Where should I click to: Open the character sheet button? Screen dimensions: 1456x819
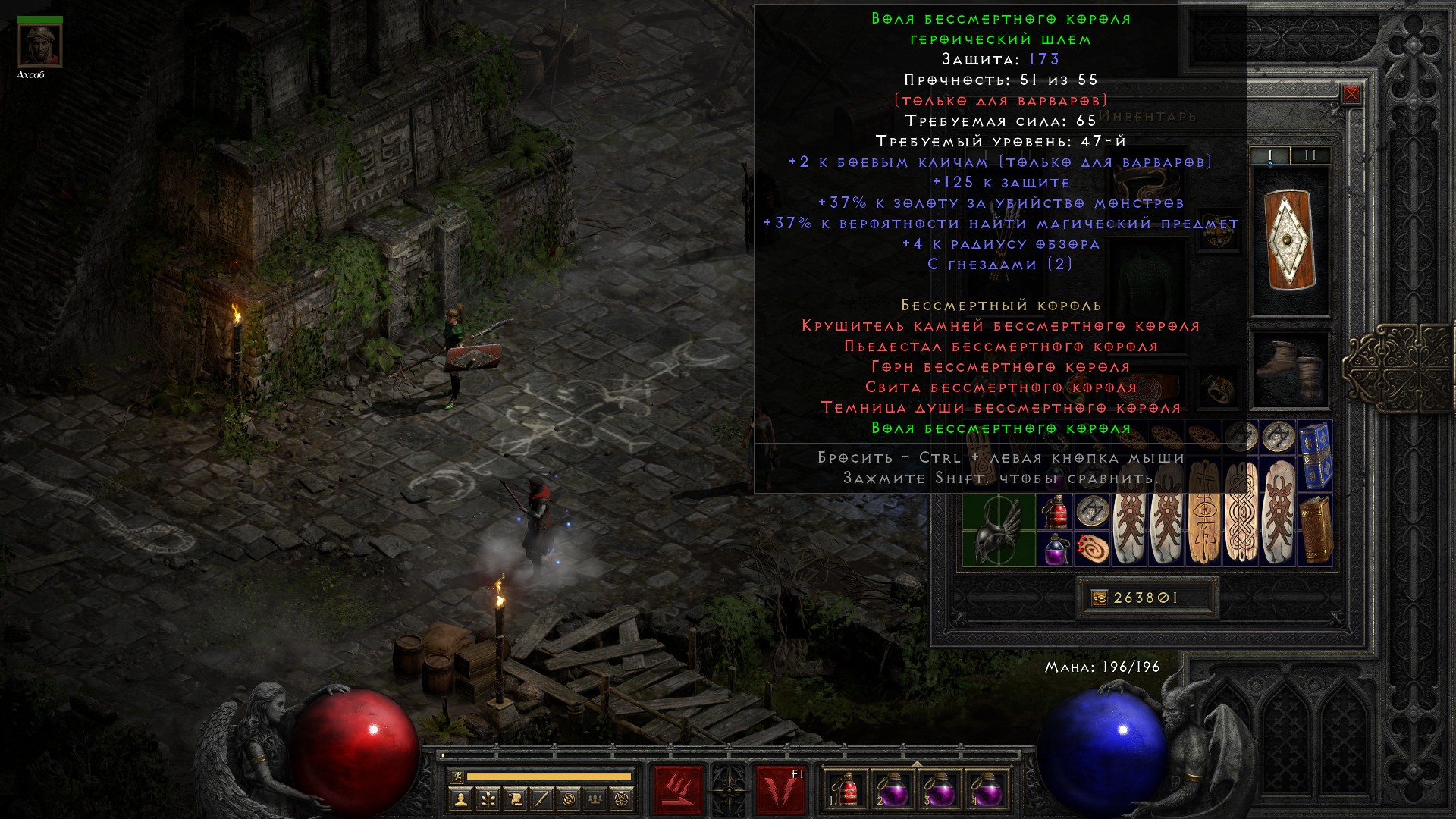[460, 799]
